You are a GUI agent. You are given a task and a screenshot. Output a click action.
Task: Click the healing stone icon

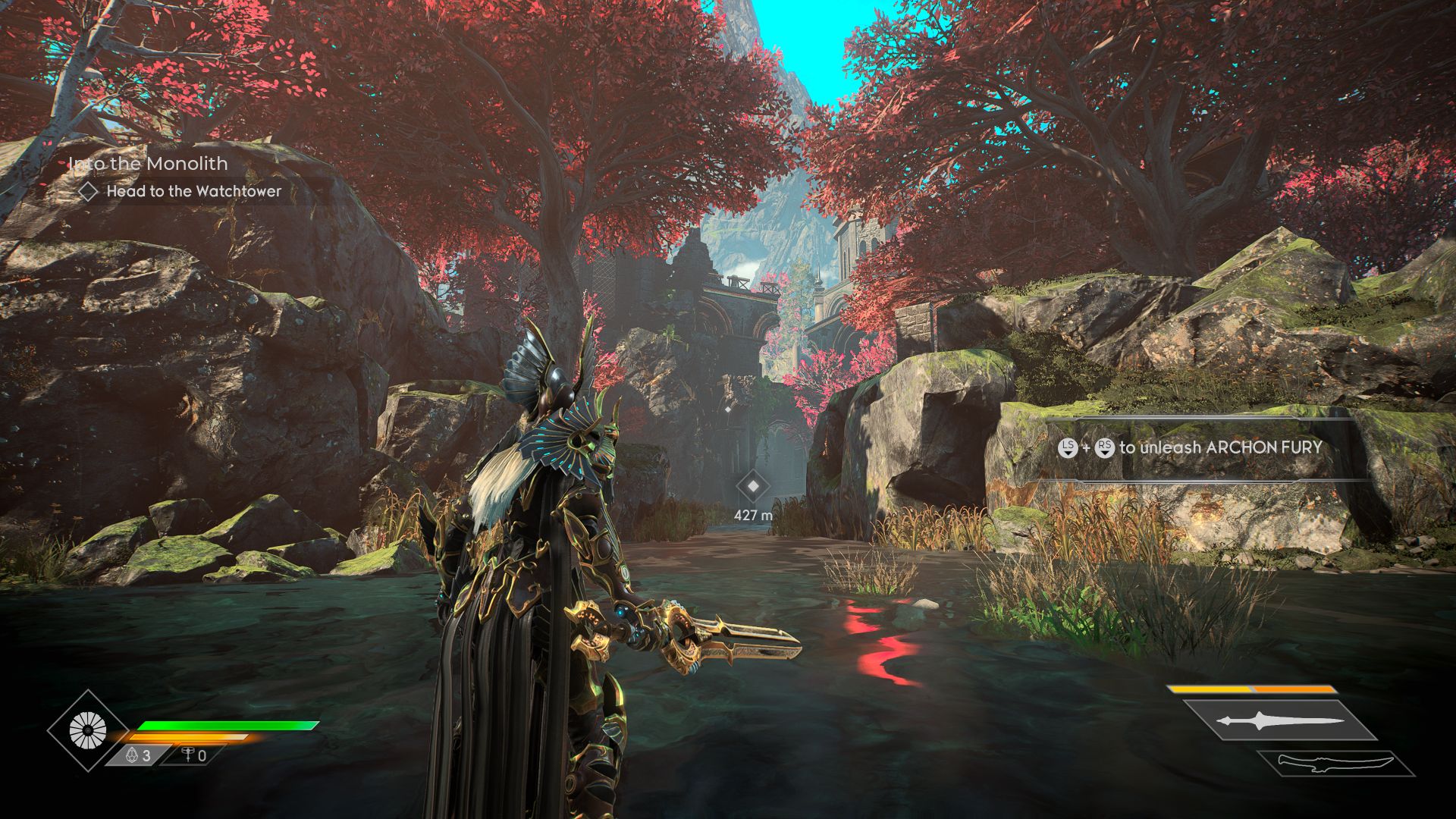click(130, 754)
